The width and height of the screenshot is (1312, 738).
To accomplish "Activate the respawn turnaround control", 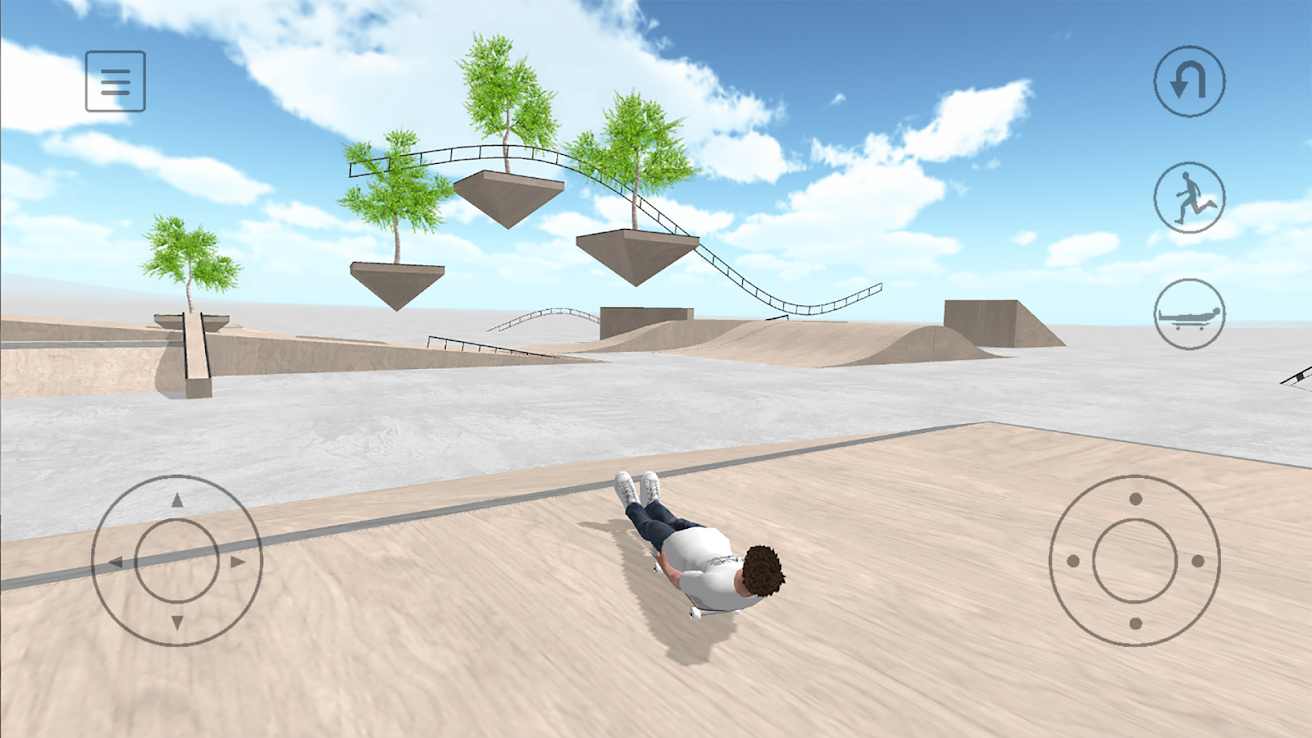I will point(1189,80).
